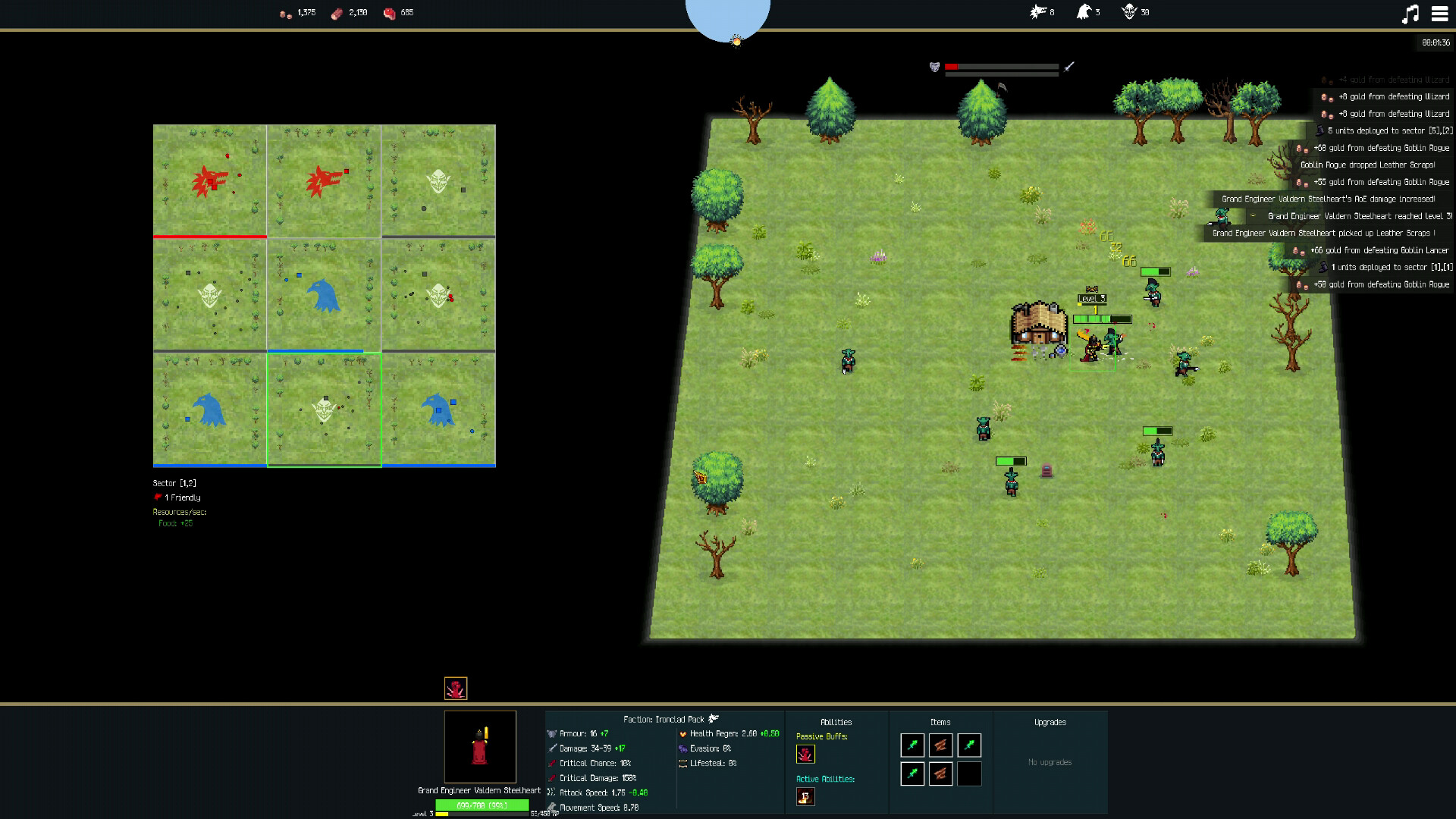Click the wood resource icon showing 2,130

335,13
